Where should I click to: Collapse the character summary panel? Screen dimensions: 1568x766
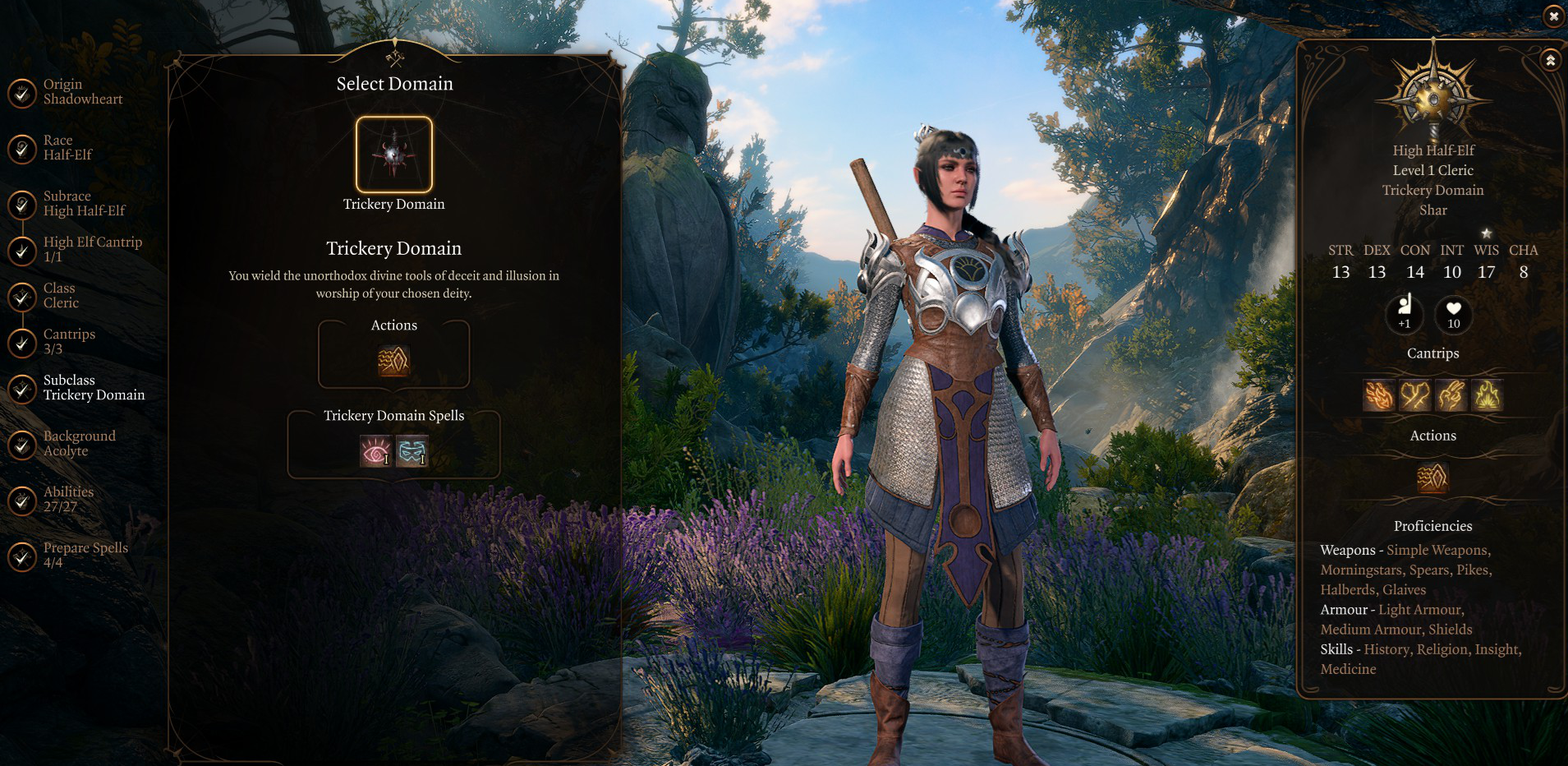[1550, 60]
